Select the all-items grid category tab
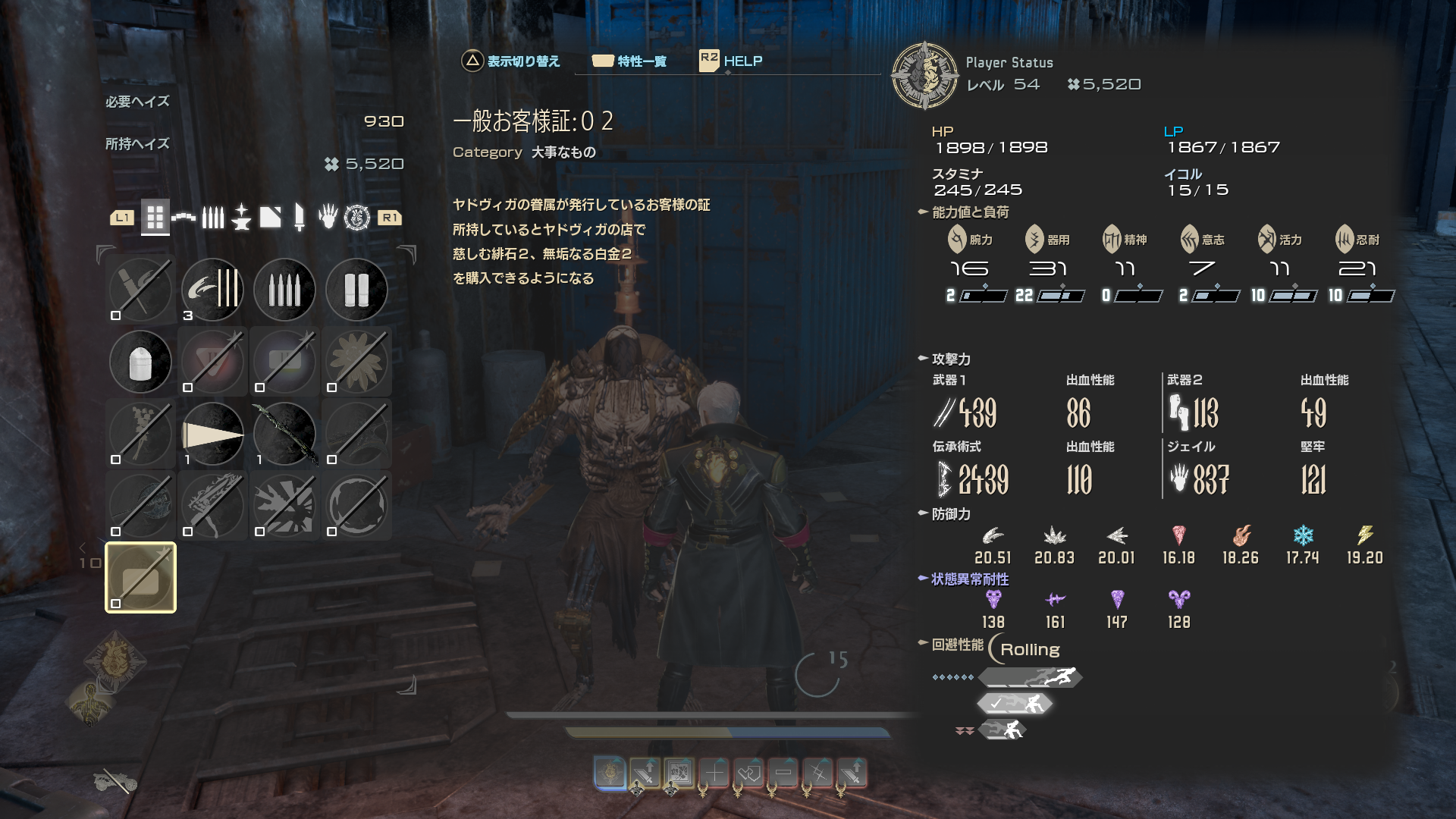Viewport: 1456px width, 819px height. 155,218
